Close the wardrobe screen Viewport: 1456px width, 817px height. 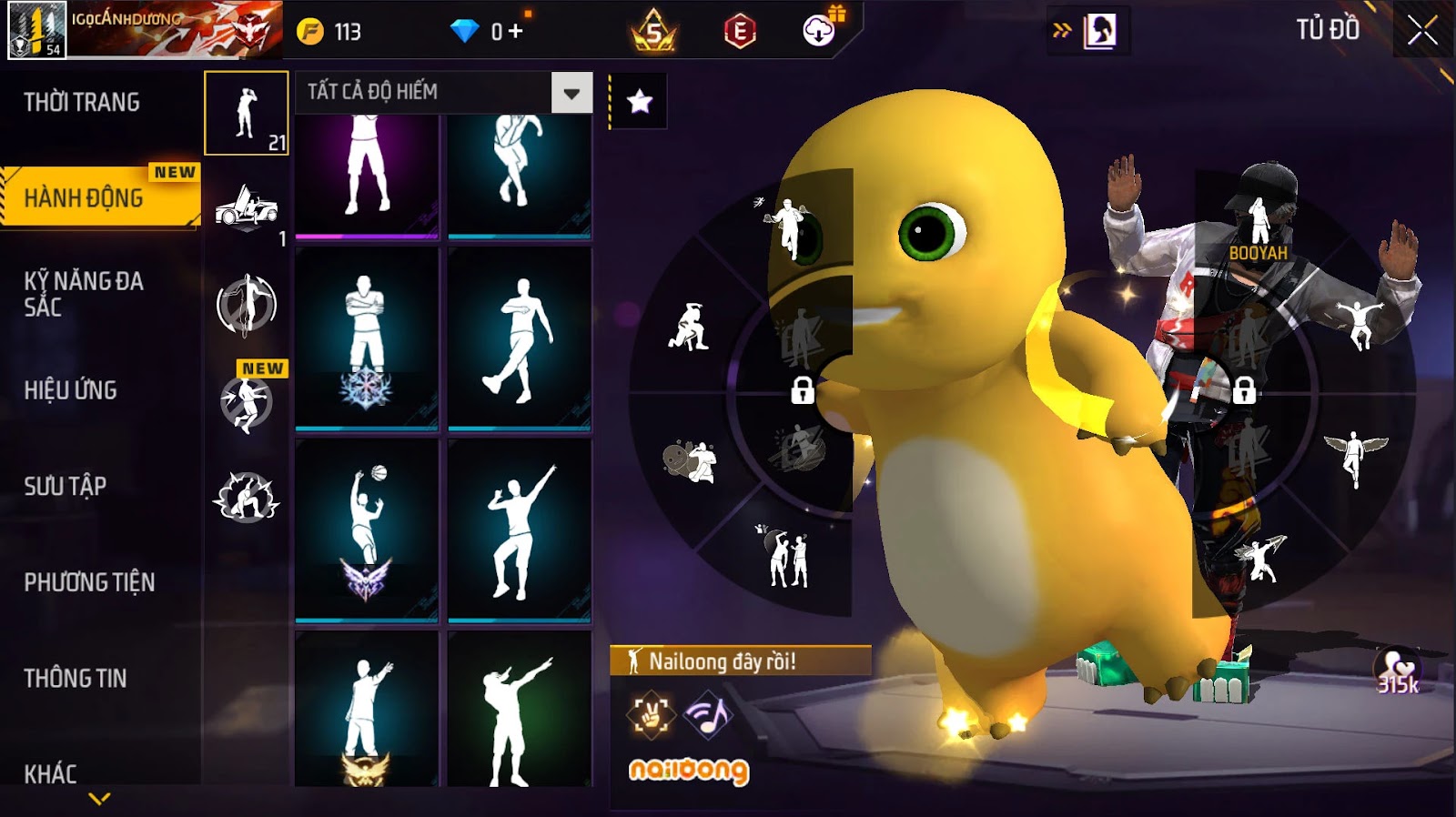(1422, 32)
